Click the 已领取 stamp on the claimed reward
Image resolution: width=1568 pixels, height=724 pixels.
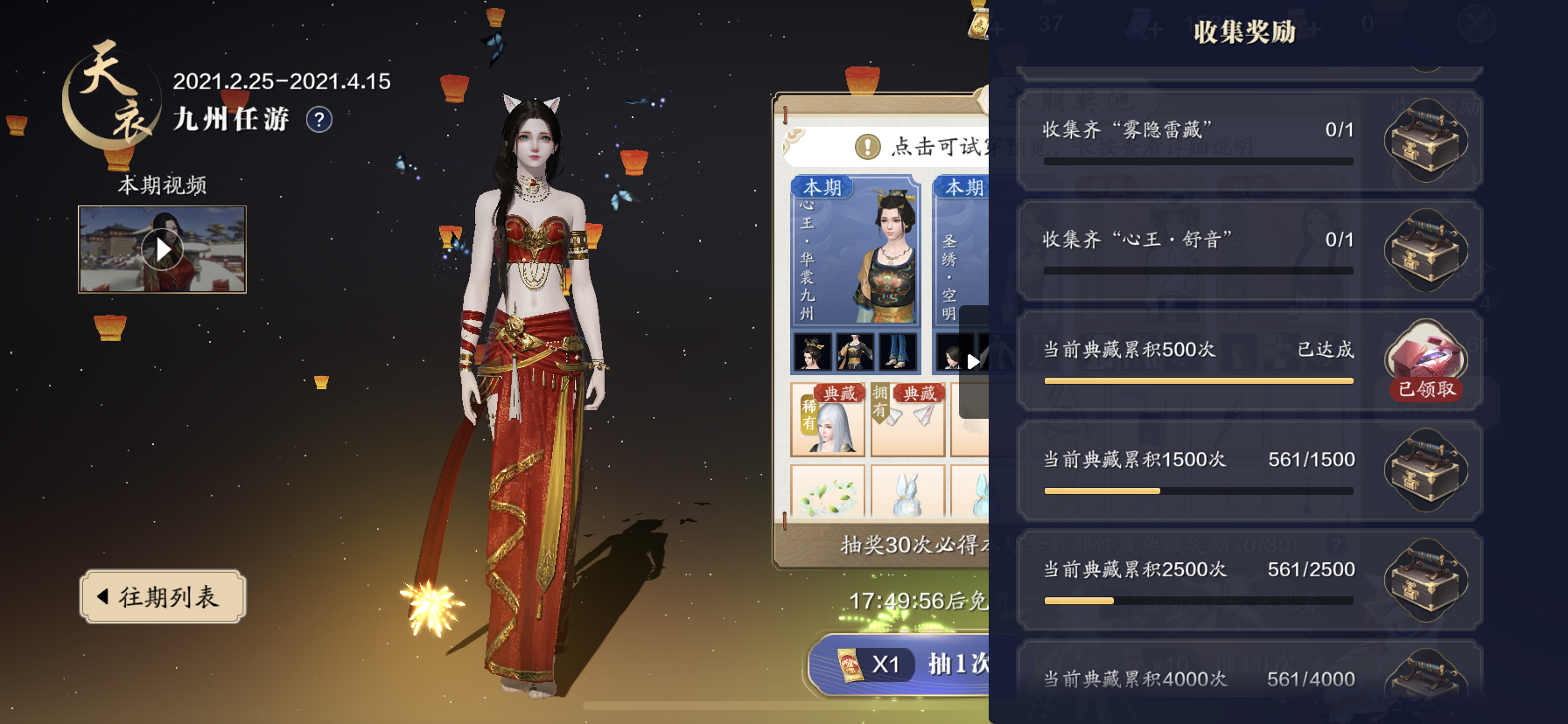click(x=1425, y=391)
